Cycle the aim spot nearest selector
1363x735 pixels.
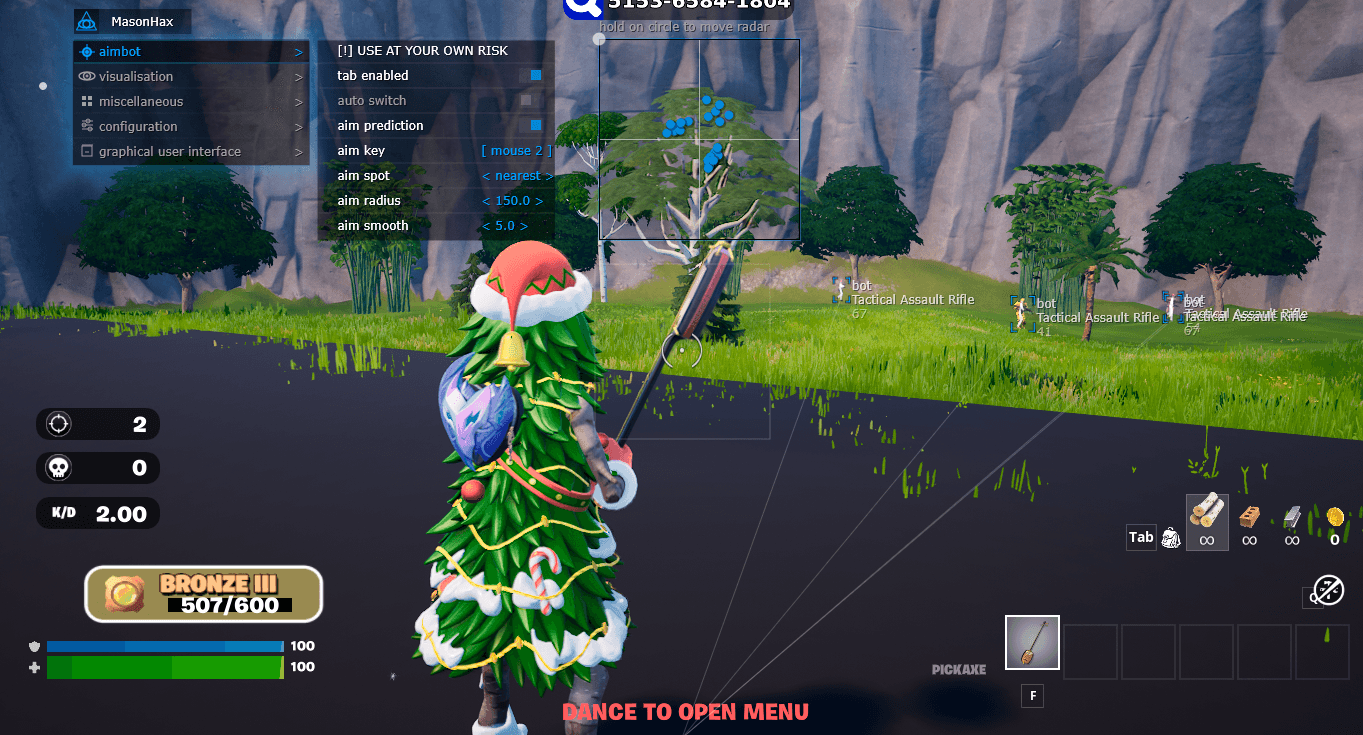517,175
